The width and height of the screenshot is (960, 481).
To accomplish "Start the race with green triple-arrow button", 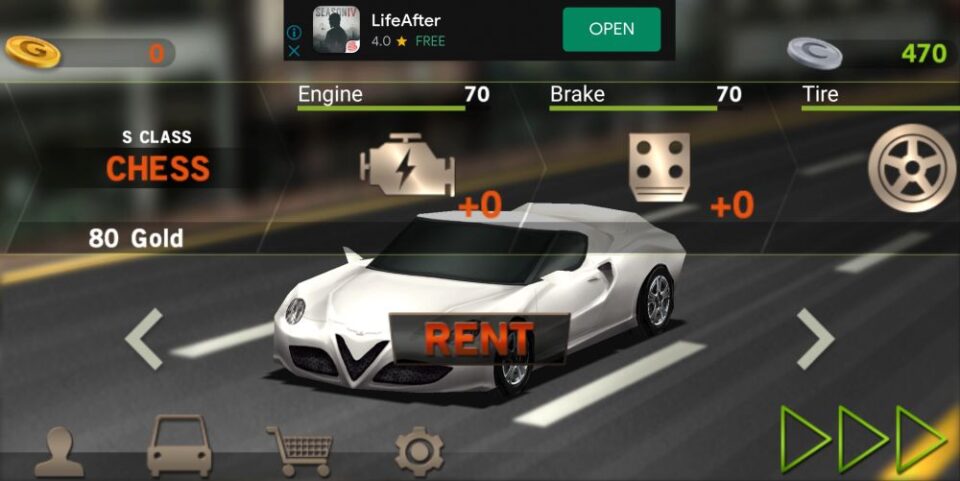I will pos(864,439).
